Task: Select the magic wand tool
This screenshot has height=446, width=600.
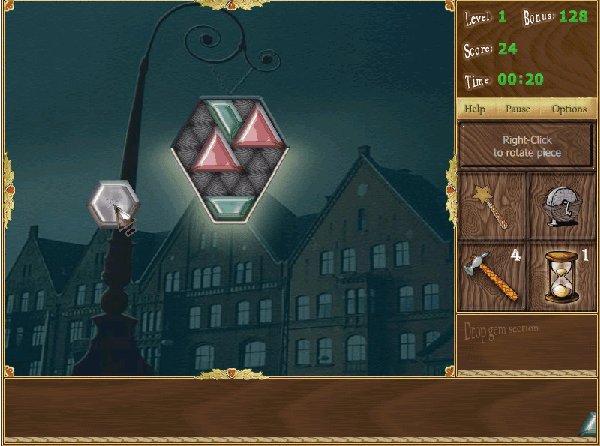Action: pos(491,203)
